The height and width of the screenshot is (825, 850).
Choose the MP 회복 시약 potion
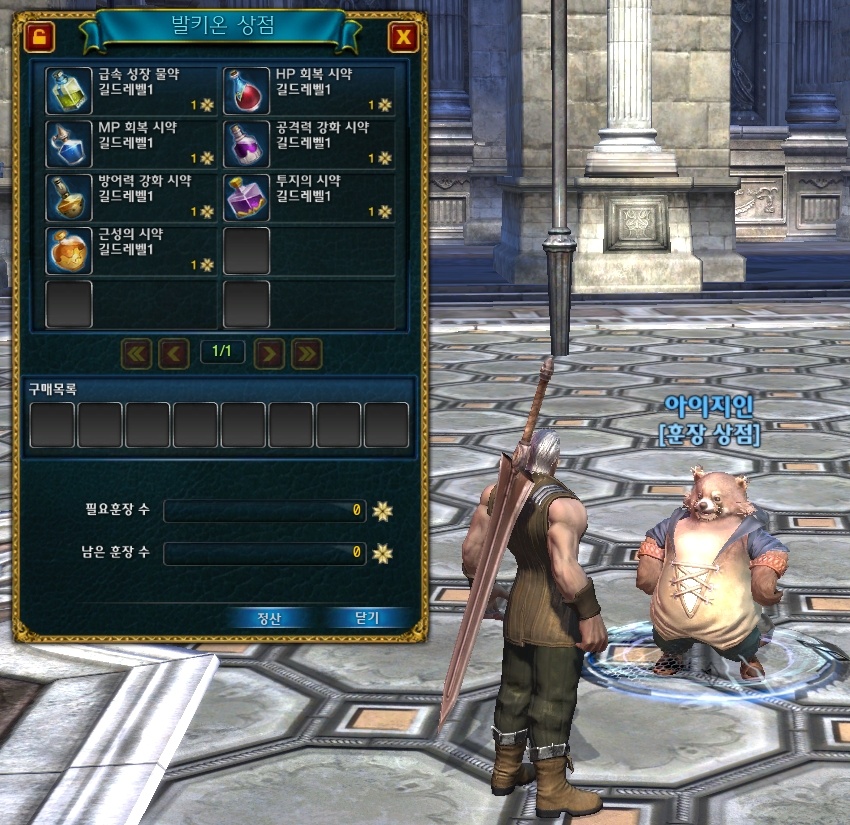pos(70,144)
